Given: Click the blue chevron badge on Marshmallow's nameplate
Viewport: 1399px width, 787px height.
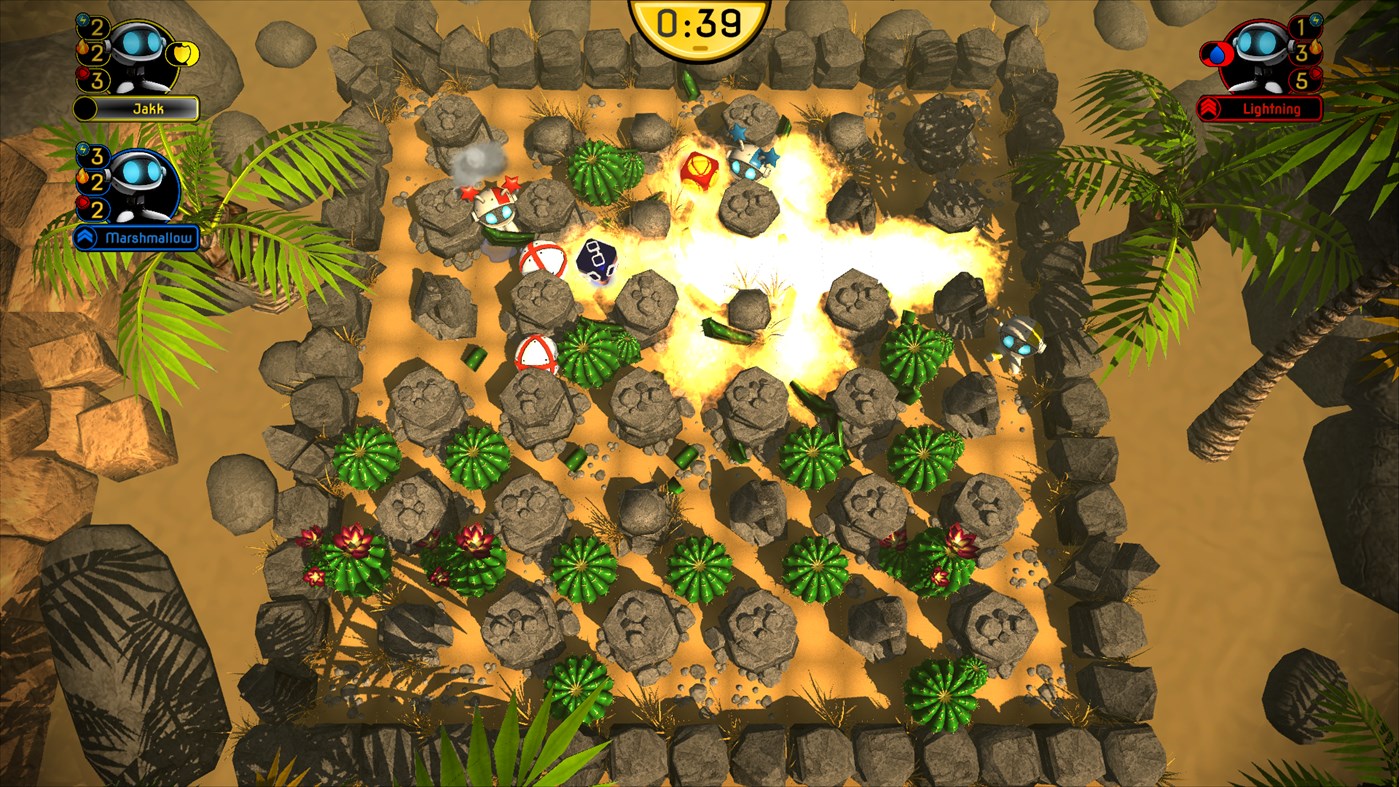Looking at the screenshot, I should pos(87,236).
